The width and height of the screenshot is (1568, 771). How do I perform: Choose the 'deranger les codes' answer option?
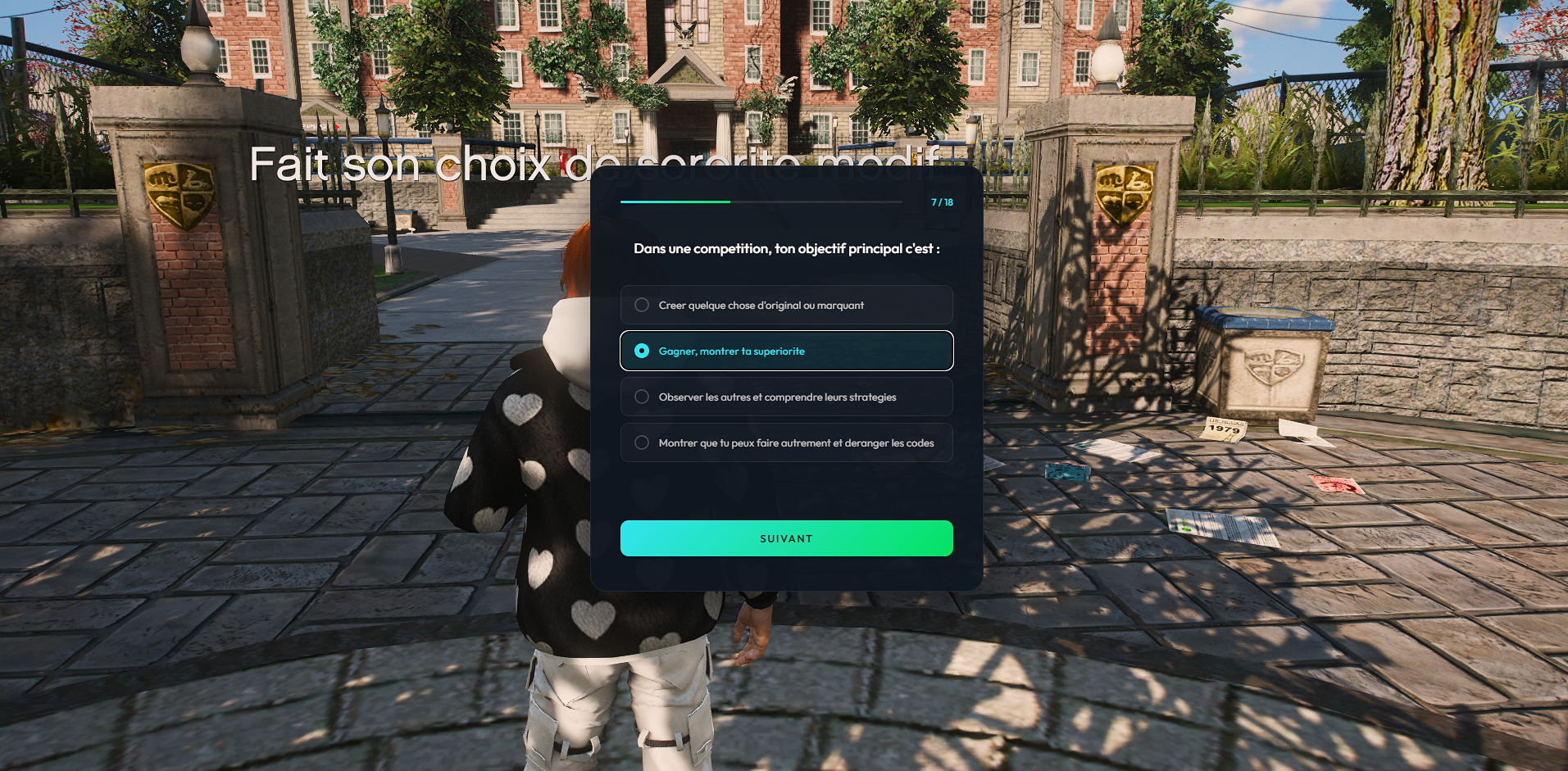tap(785, 442)
